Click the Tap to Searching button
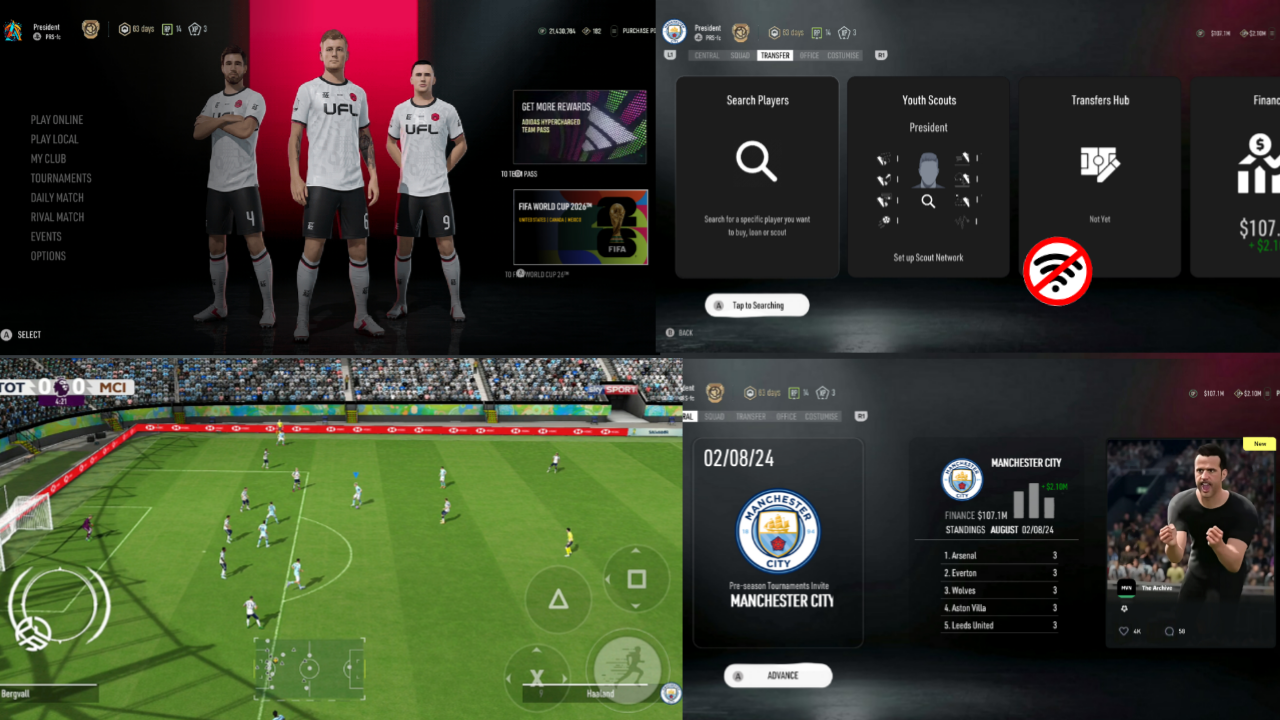 pyautogui.click(x=756, y=305)
